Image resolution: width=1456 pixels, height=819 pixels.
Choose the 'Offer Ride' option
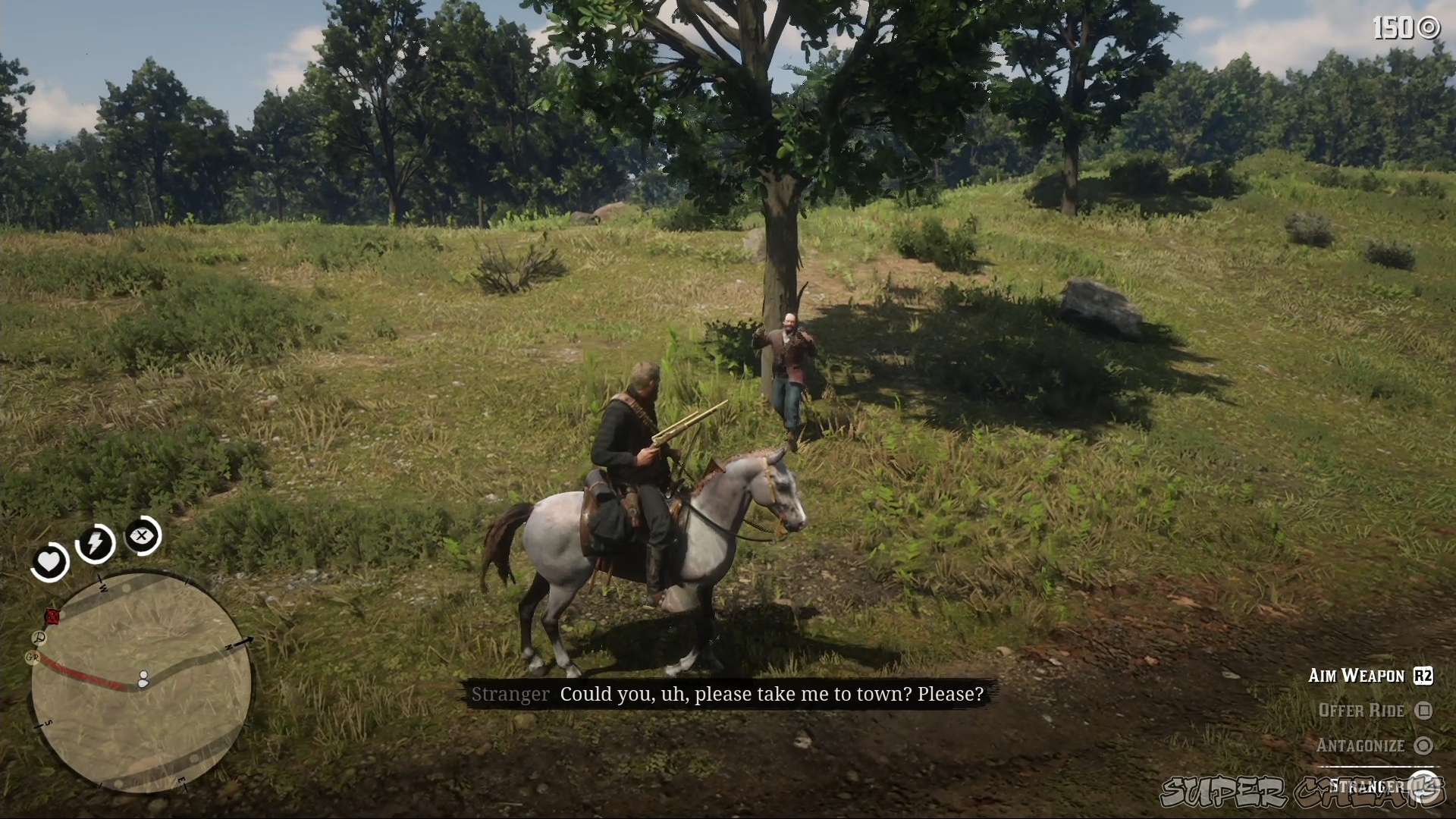point(1362,711)
